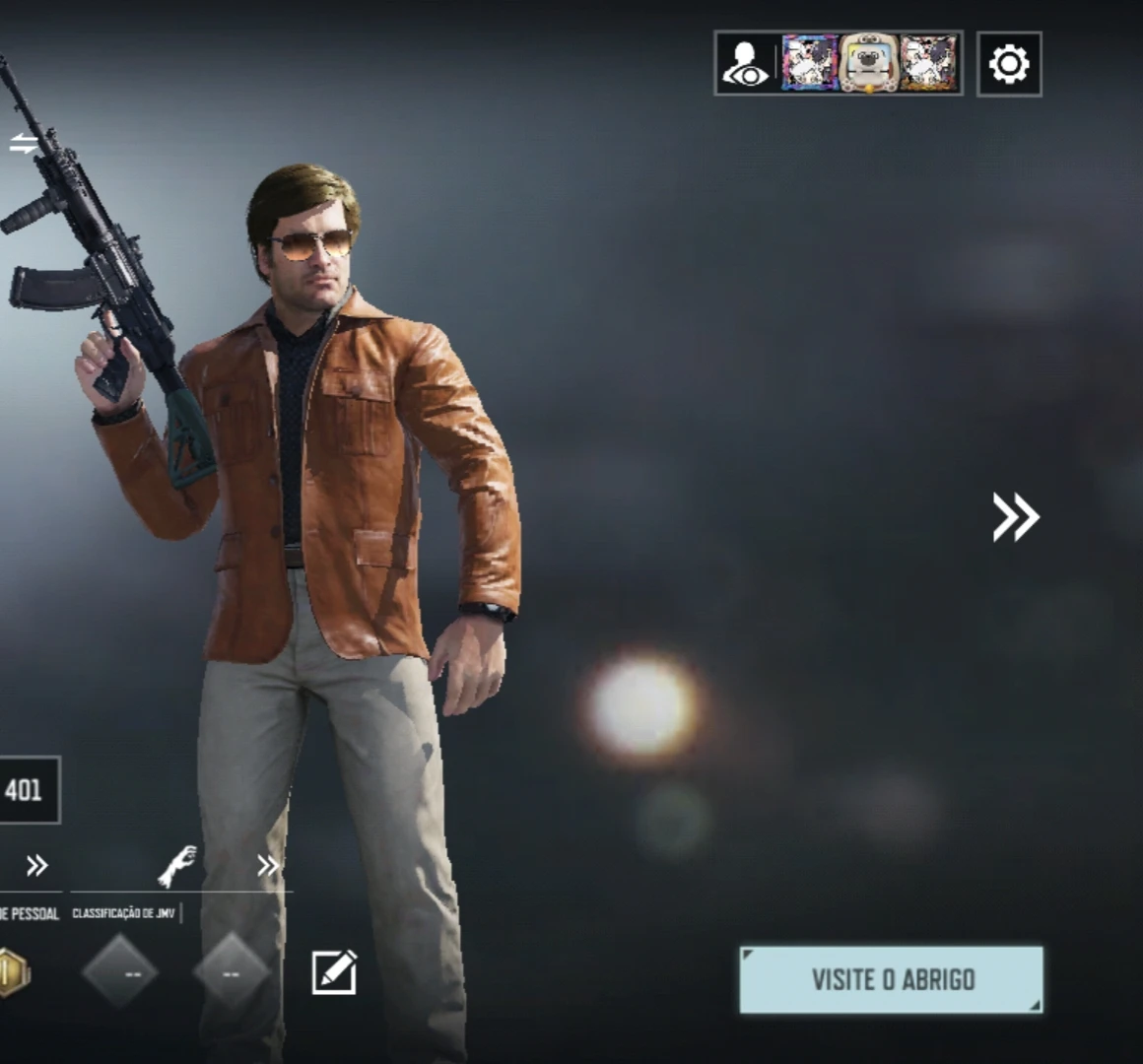Select the gold hexagon rank badge

12,972
